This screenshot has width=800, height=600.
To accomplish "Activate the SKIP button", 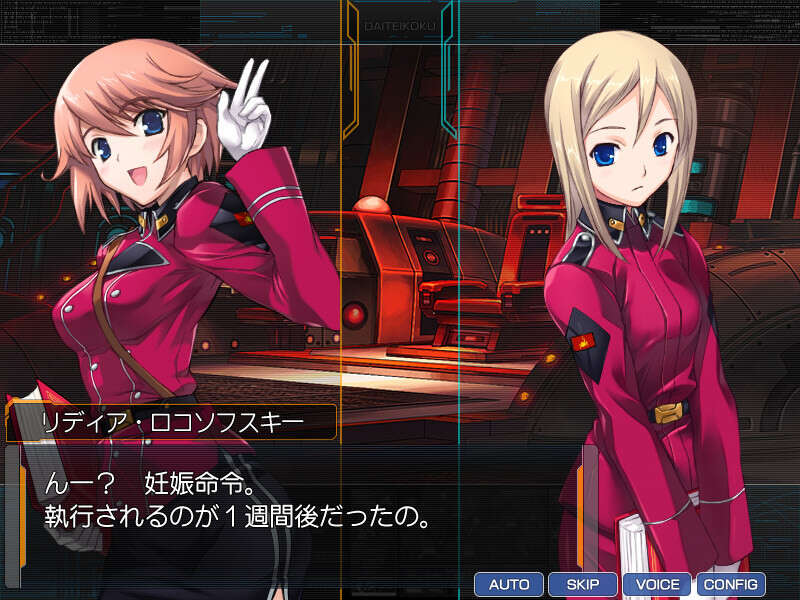I will pos(582,584).
